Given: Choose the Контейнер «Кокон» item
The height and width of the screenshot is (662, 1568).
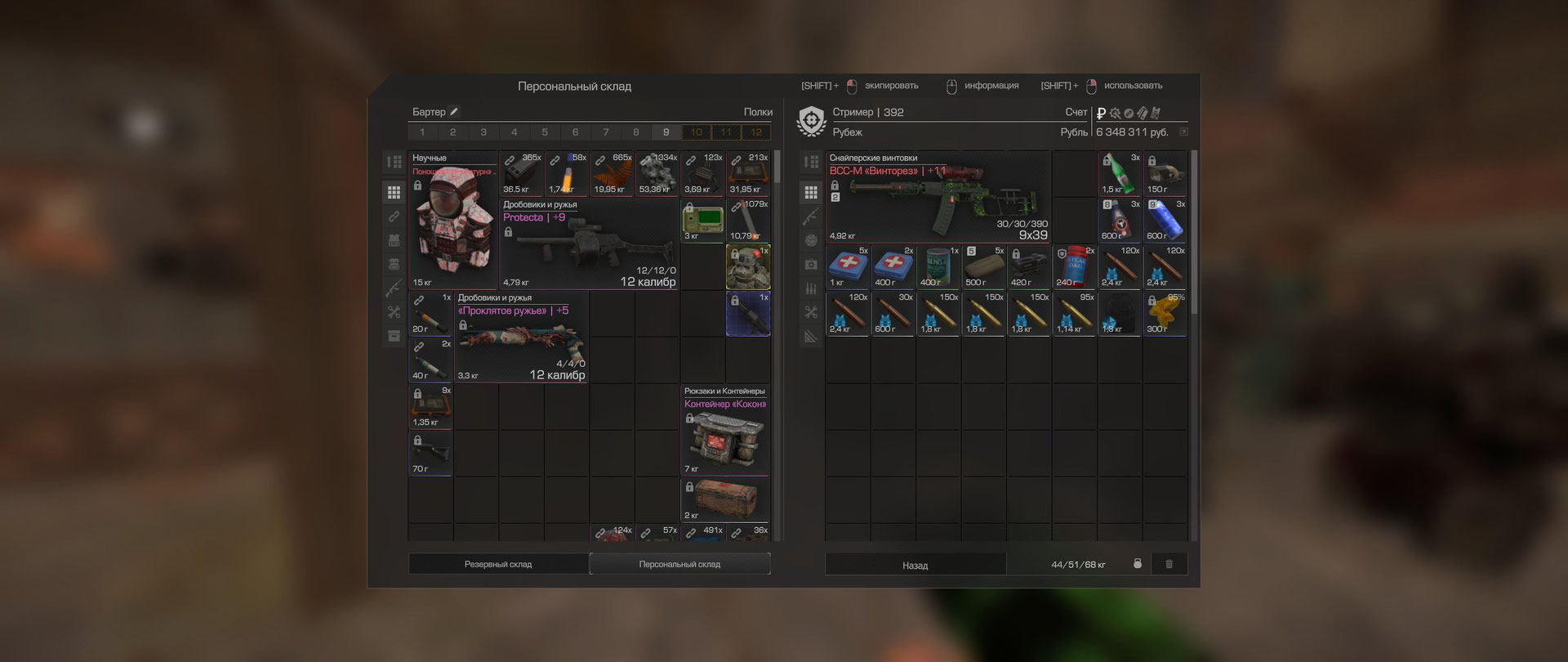Looking at the screenshot, I should pos(724,431).
